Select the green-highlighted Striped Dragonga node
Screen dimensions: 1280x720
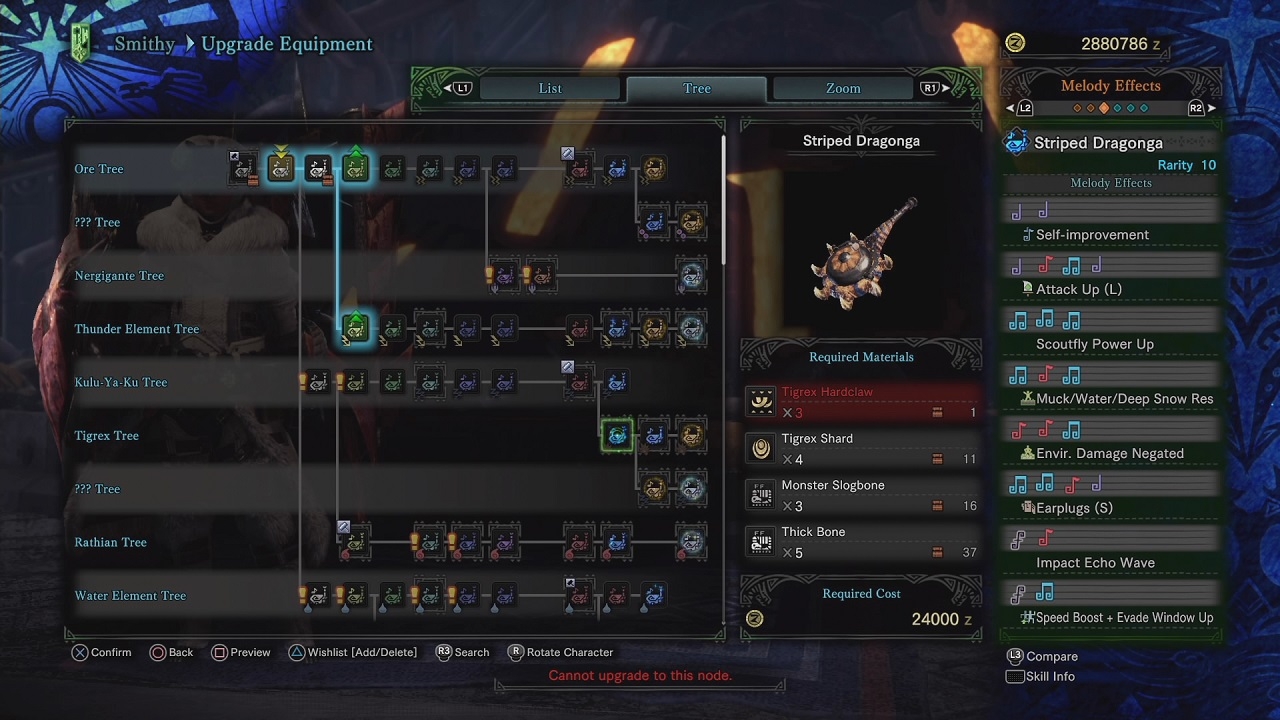(617, 435)
